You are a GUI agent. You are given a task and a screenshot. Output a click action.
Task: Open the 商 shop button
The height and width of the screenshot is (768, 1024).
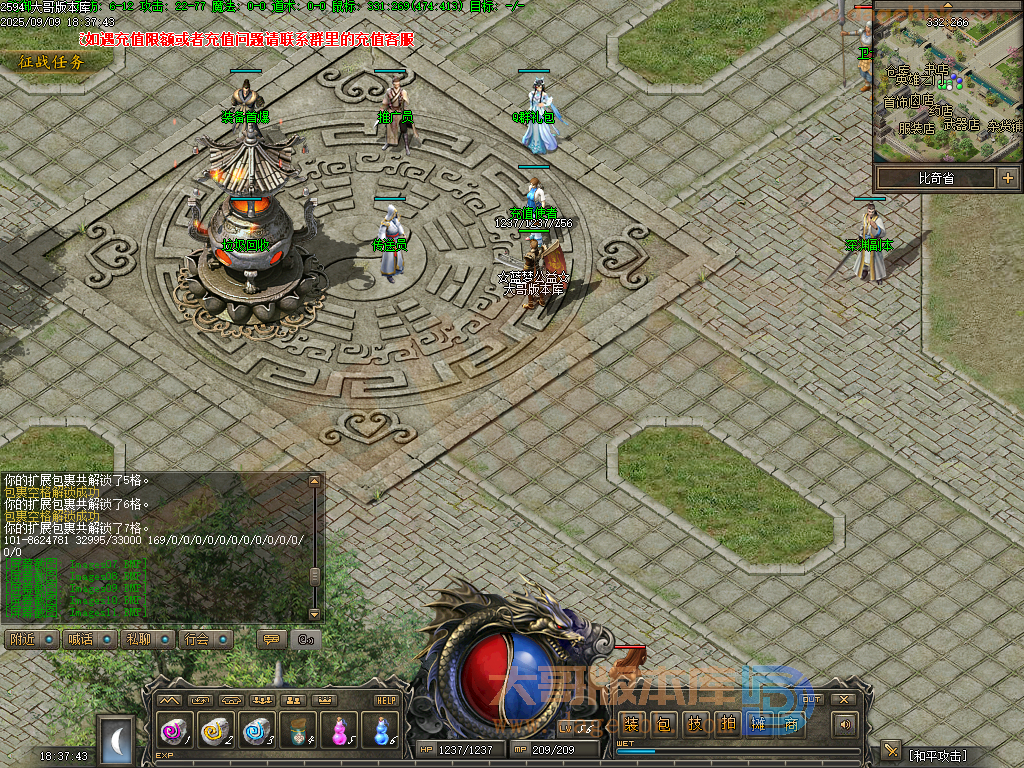(x=791, y=724)
